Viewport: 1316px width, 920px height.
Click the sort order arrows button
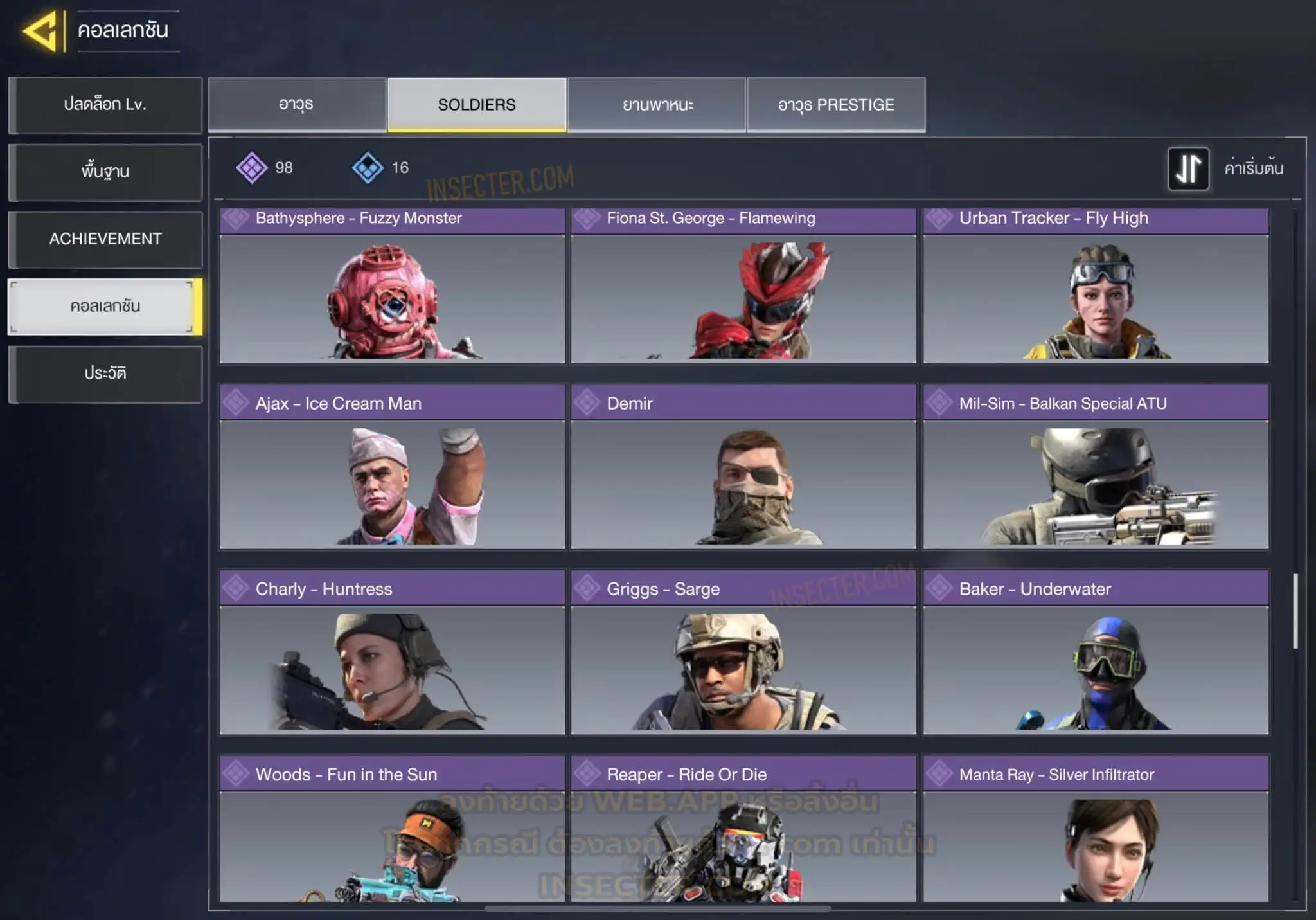(x=1188, y=168)
